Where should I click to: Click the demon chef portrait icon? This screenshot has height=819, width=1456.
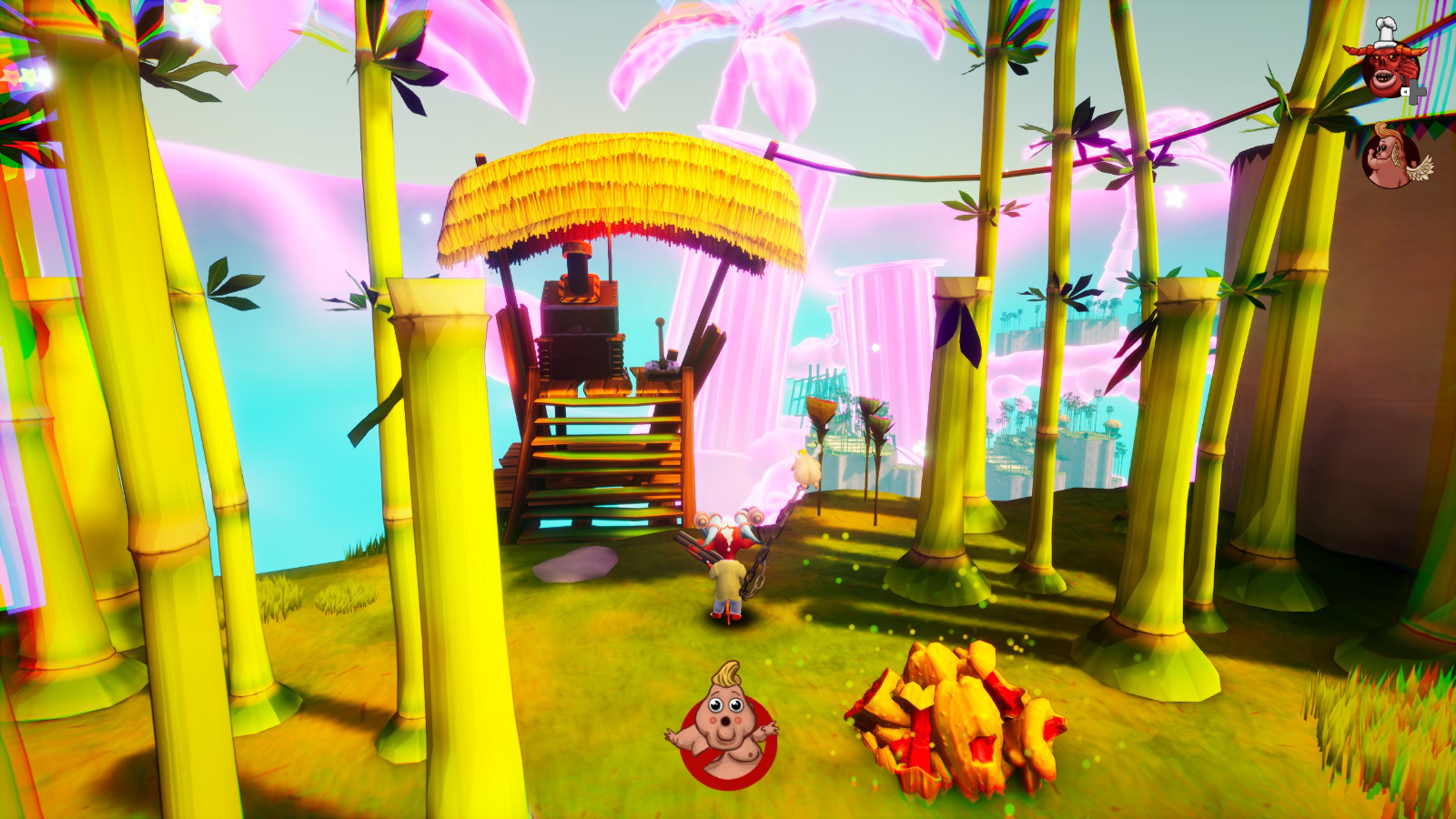click(1391, 66)
